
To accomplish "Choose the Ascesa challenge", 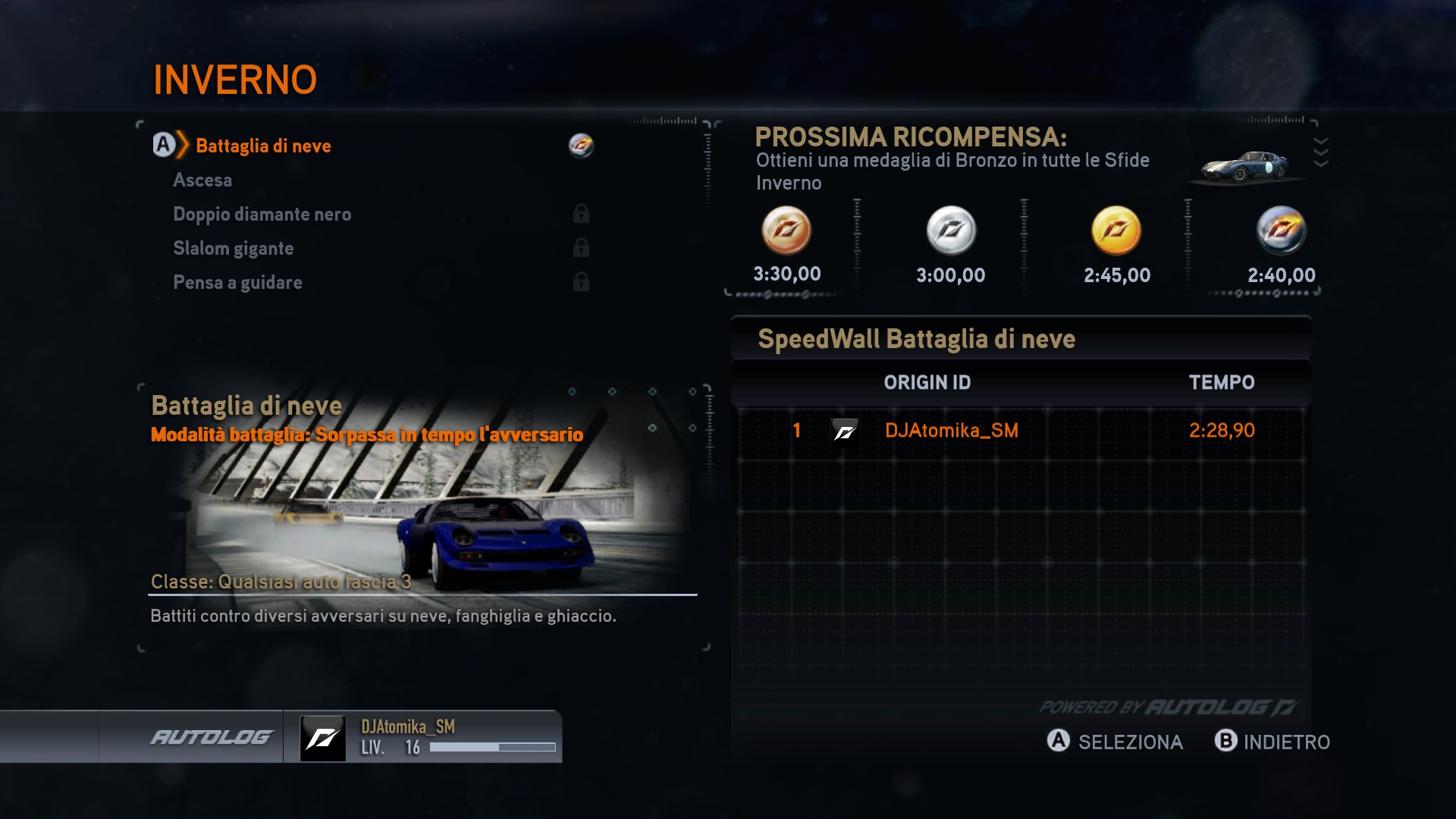I will 202,180.
